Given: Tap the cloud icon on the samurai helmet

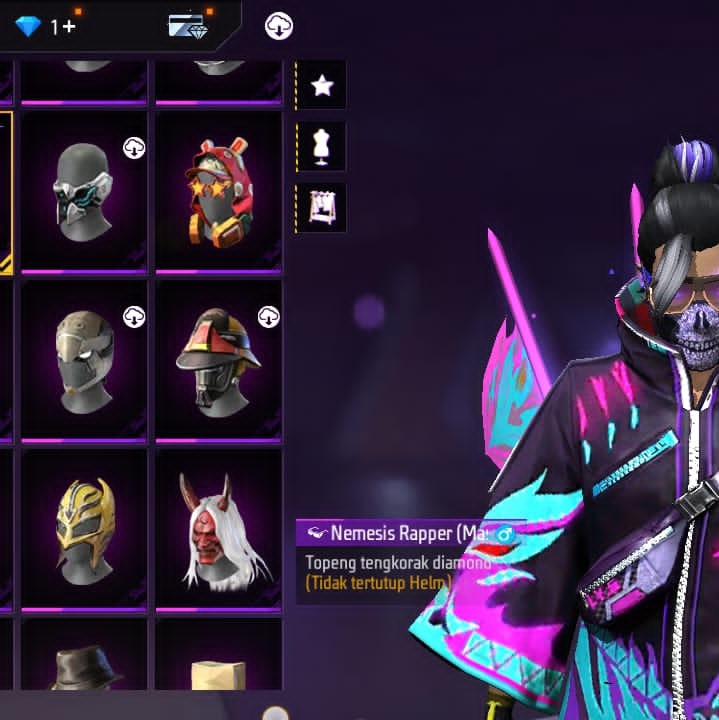Looking at the screenshot, I should 268,317.
